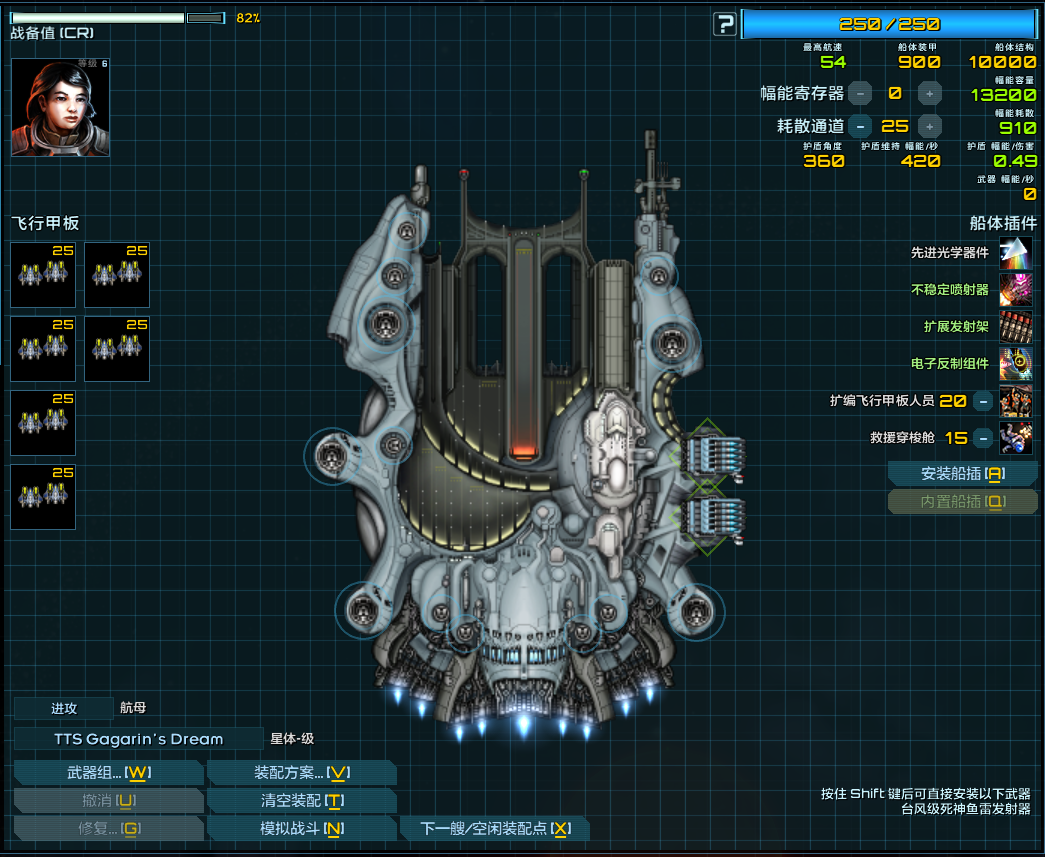Image resolution: width=1045 pixels, height=857 pixels.
Task: Select the 不稳定喷射器 hullmod icon
Action: pyautogui.click(x=1015, y=290)
